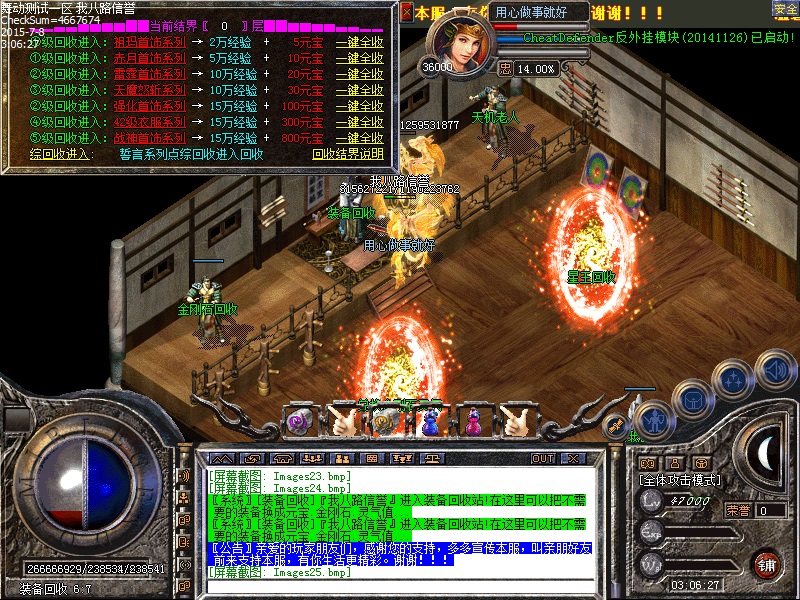
Task: Close the red X announcement banner
Action: [x=406, y=13]
